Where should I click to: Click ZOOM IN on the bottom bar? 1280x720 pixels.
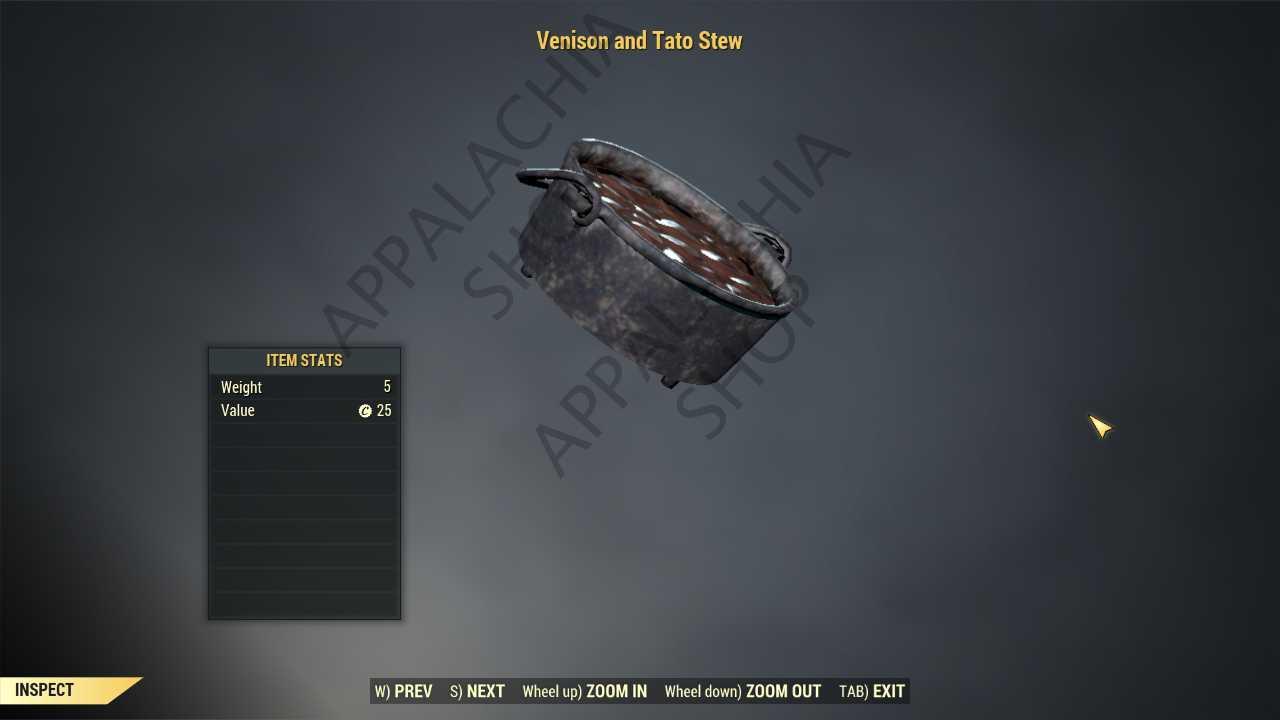coord(585,691)
